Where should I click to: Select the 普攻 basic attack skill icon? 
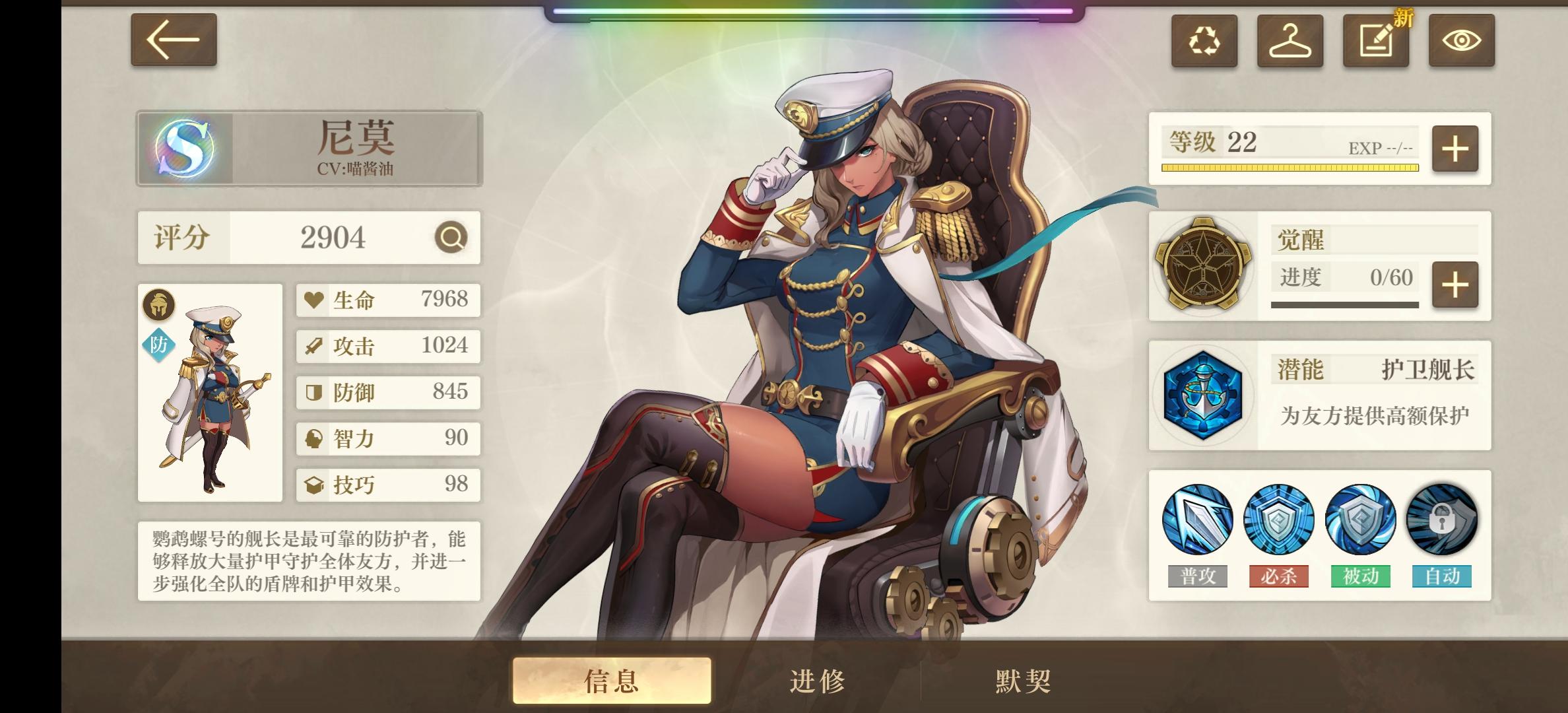1197,520
